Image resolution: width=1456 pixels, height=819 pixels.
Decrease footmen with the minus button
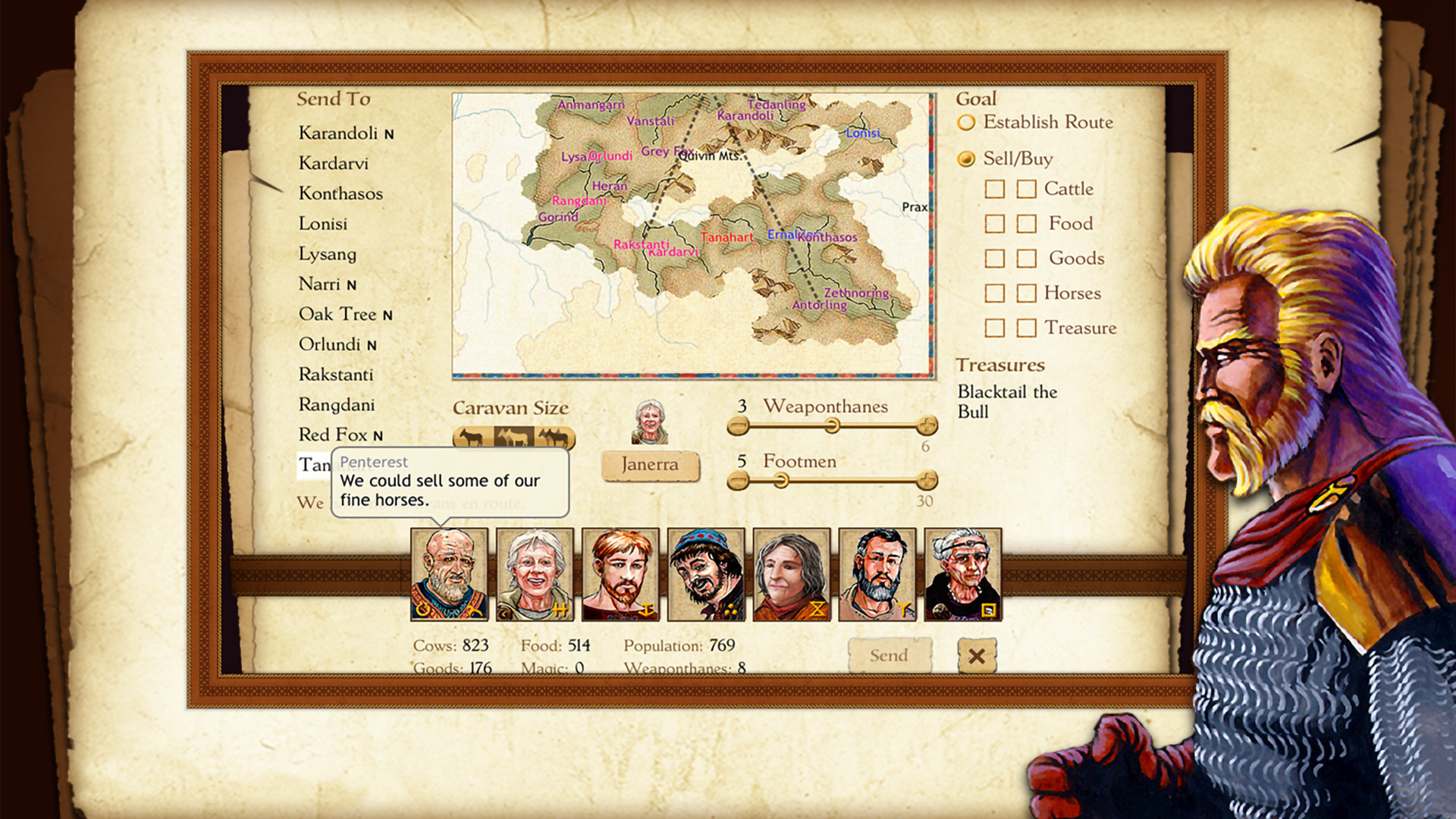click(x=738, y=480)
